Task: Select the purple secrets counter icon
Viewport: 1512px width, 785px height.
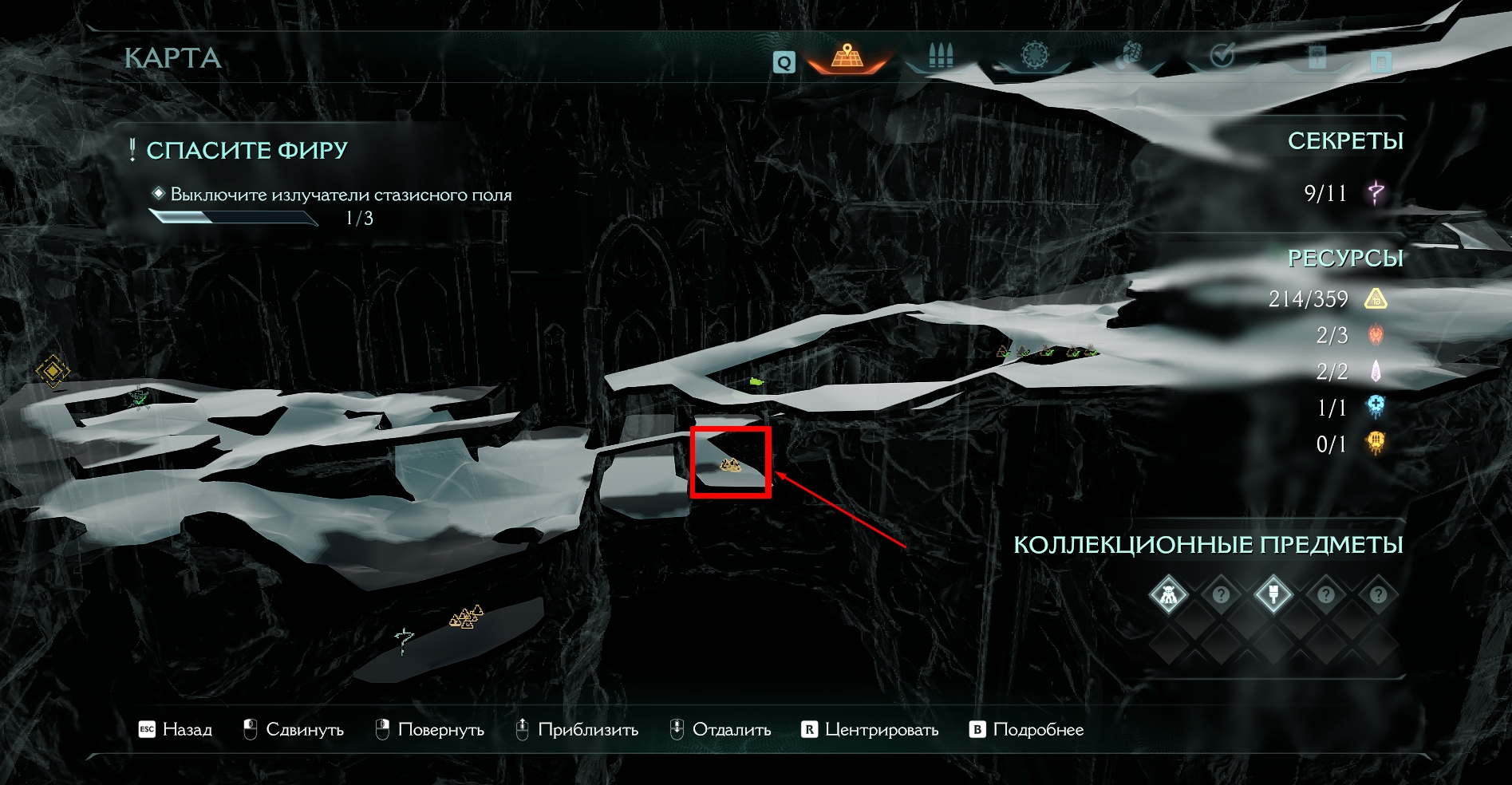Action: (1376, 192)
